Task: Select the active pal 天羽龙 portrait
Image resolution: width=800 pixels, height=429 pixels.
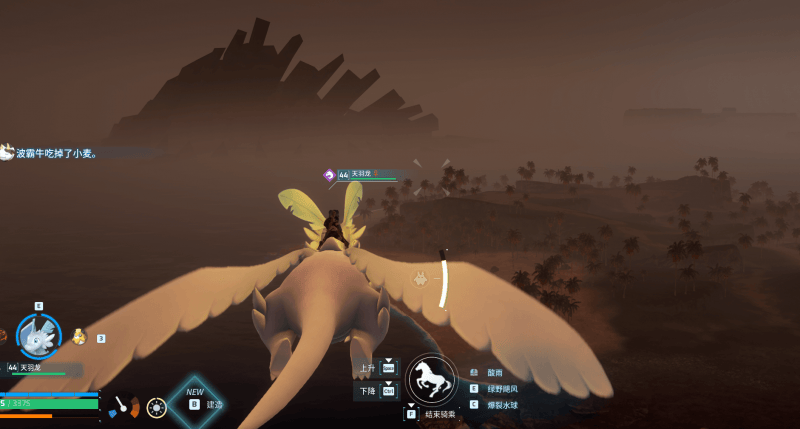Action: point(39,336)
